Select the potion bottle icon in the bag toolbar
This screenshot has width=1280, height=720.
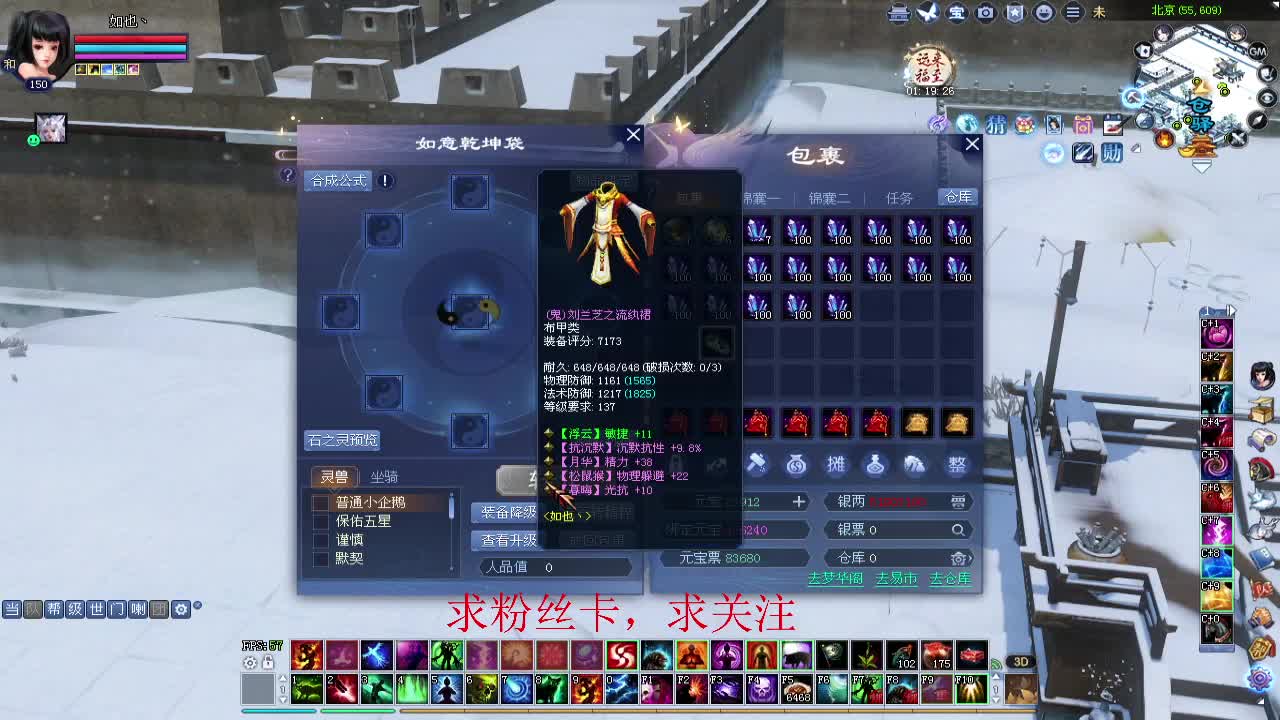coord(878,463)
